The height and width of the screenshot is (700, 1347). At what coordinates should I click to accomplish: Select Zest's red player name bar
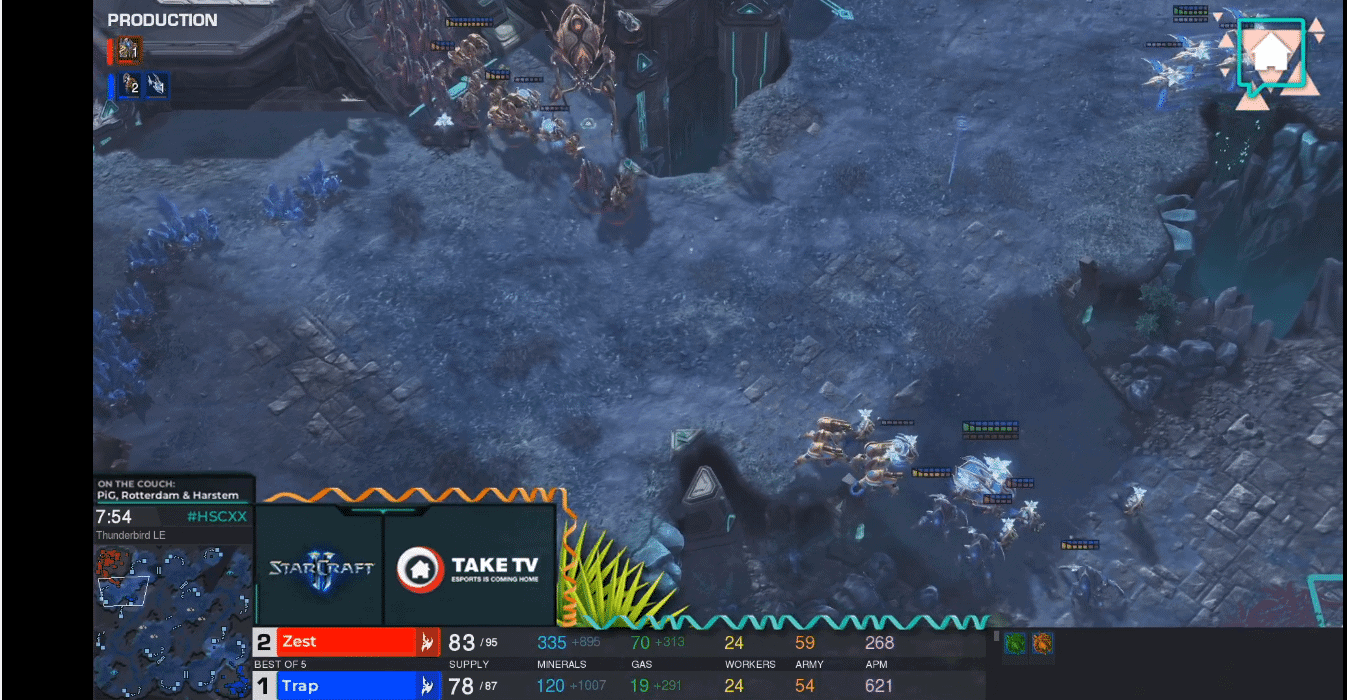tap(345, 642)
